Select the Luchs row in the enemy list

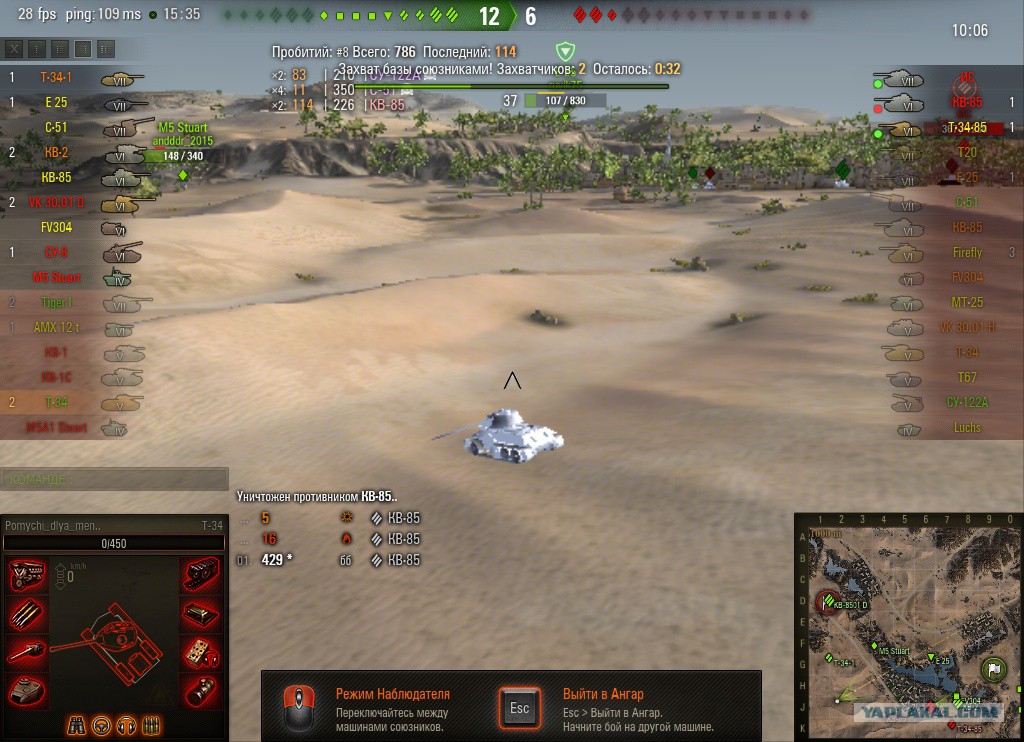pos(966,427)
